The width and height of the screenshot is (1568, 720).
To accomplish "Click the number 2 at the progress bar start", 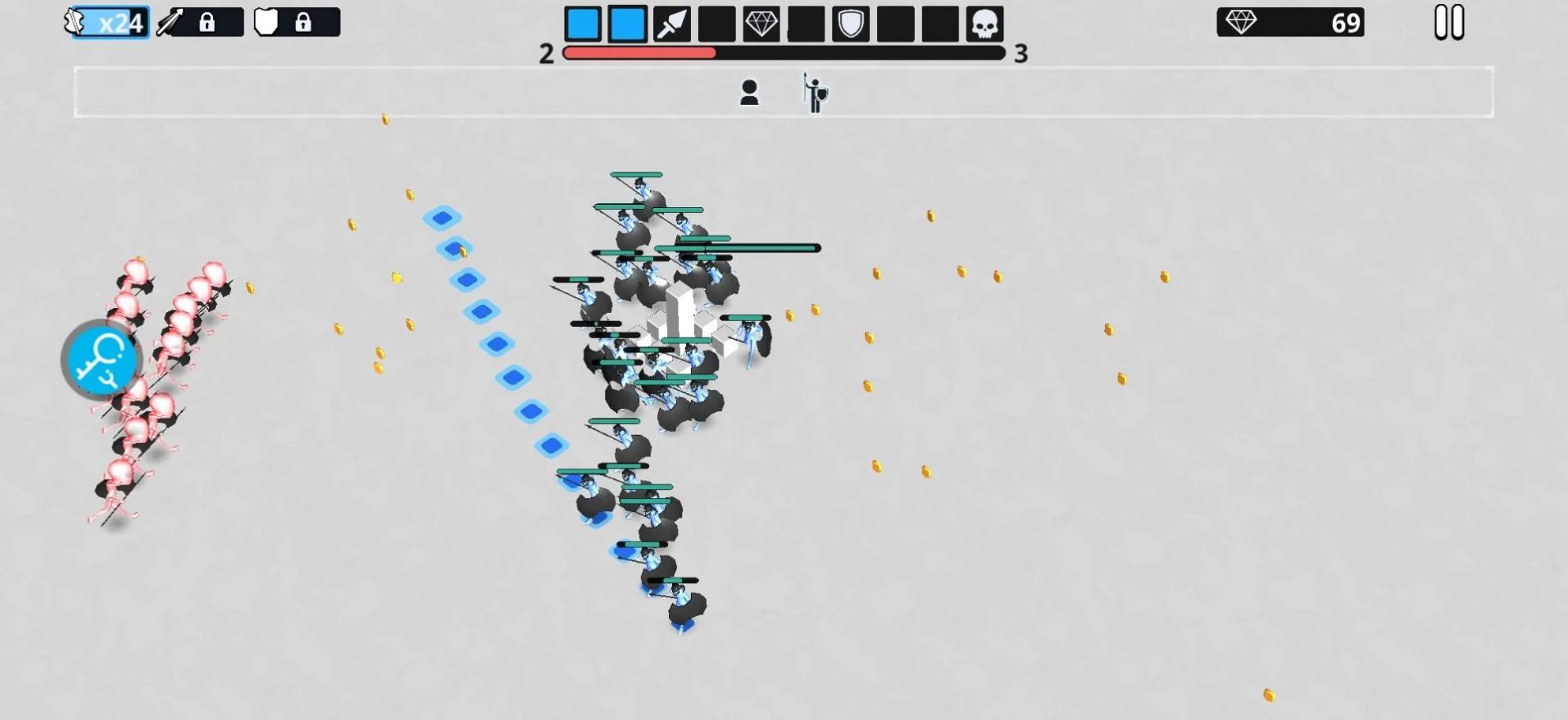I will click(544, 53).
